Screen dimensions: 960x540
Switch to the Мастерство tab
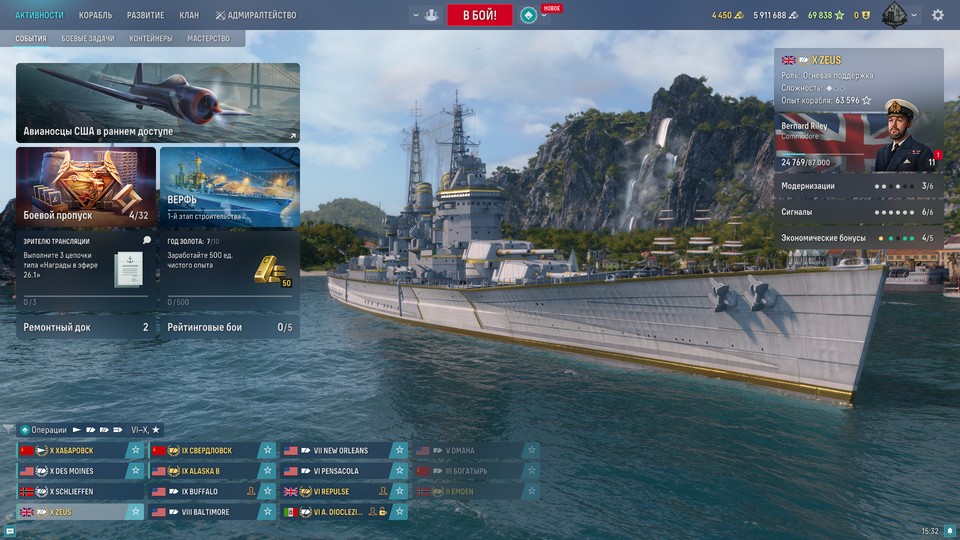[x=208, y=39]
